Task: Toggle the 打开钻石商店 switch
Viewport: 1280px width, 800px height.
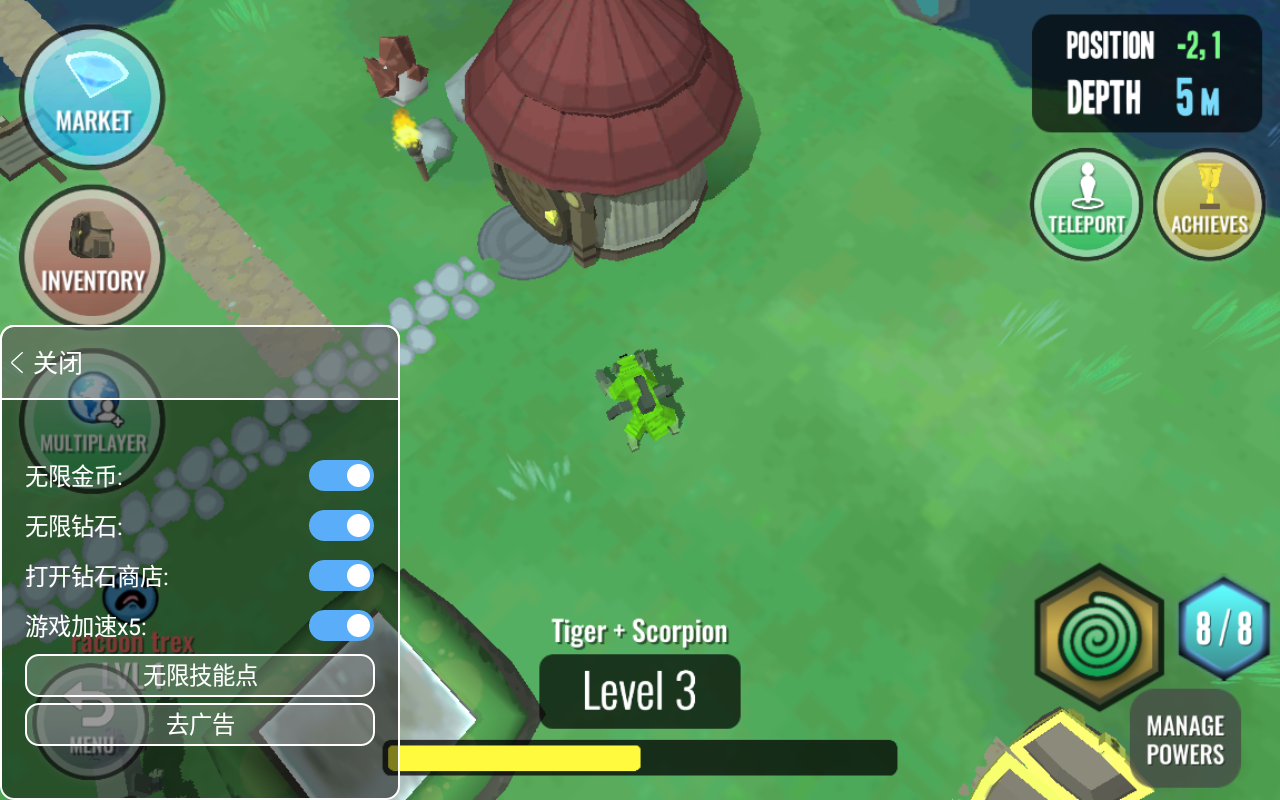Action: click(341, 576)
